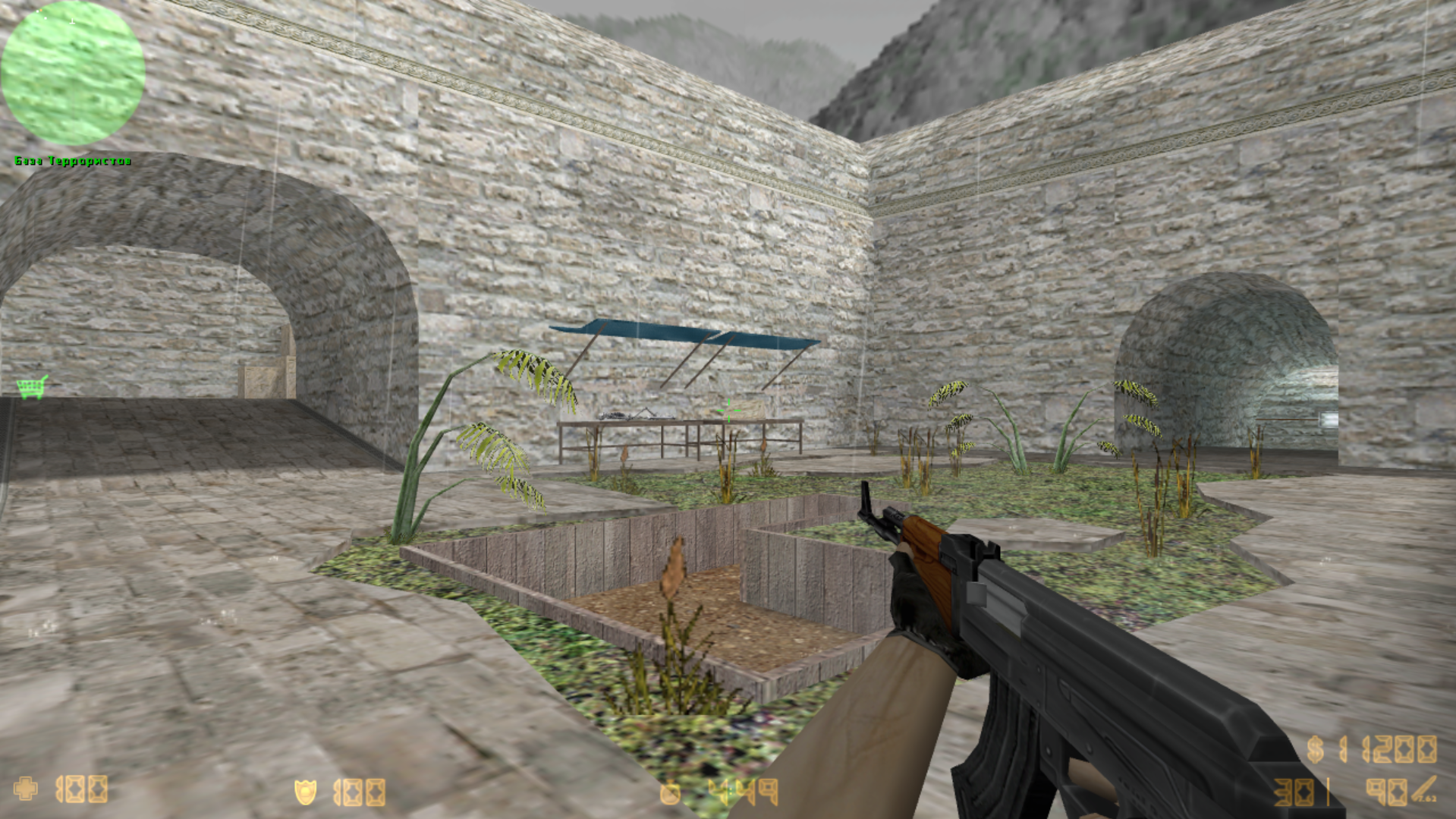Toggle the circular radar display
This screenshot has width=1456, height=819.
[72, 72]
